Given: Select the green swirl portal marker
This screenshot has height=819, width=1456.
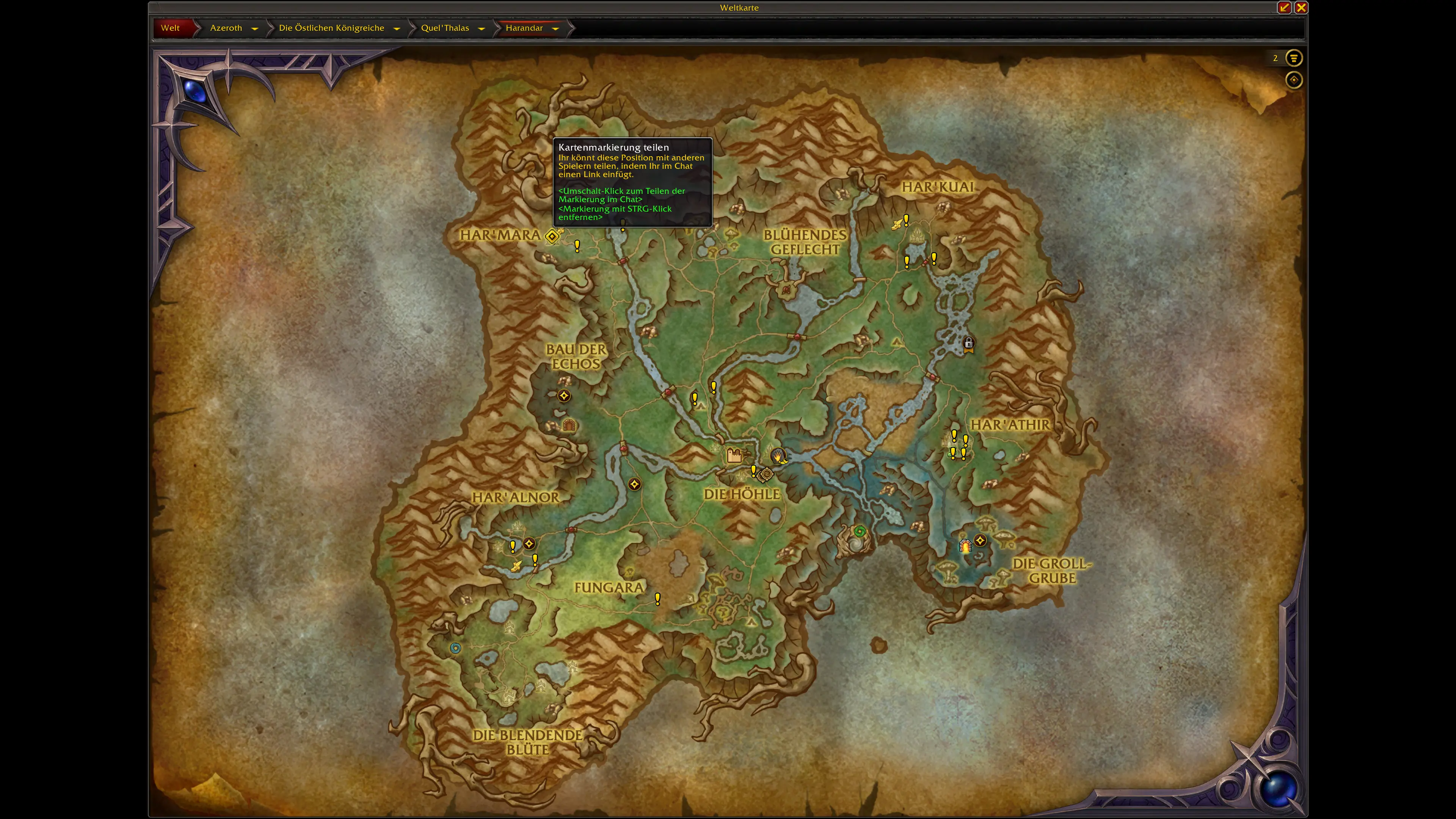Looking at the screenshot, I should tap(859, 531).
